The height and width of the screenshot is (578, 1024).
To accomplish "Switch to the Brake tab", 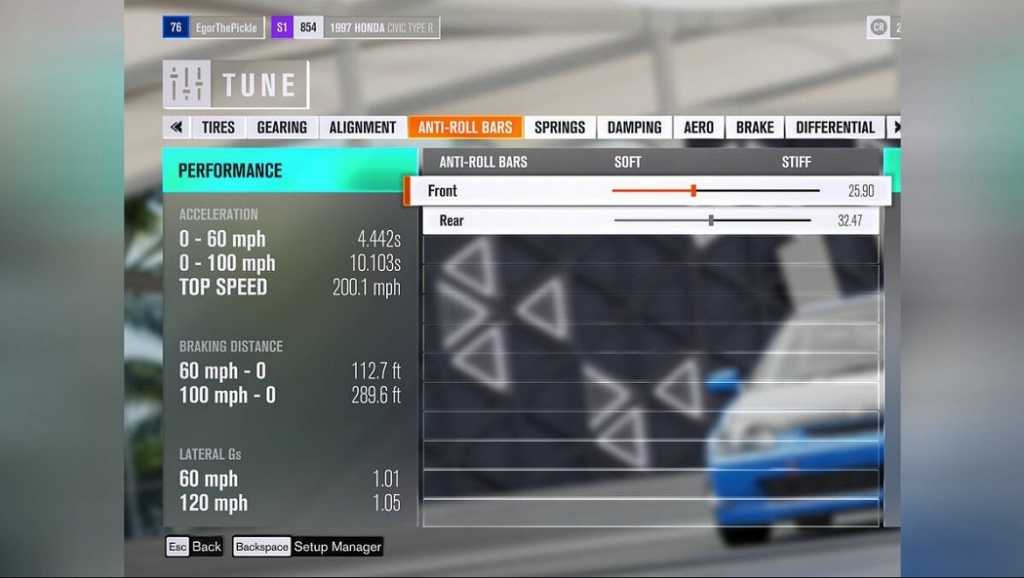I will [755, 127].
